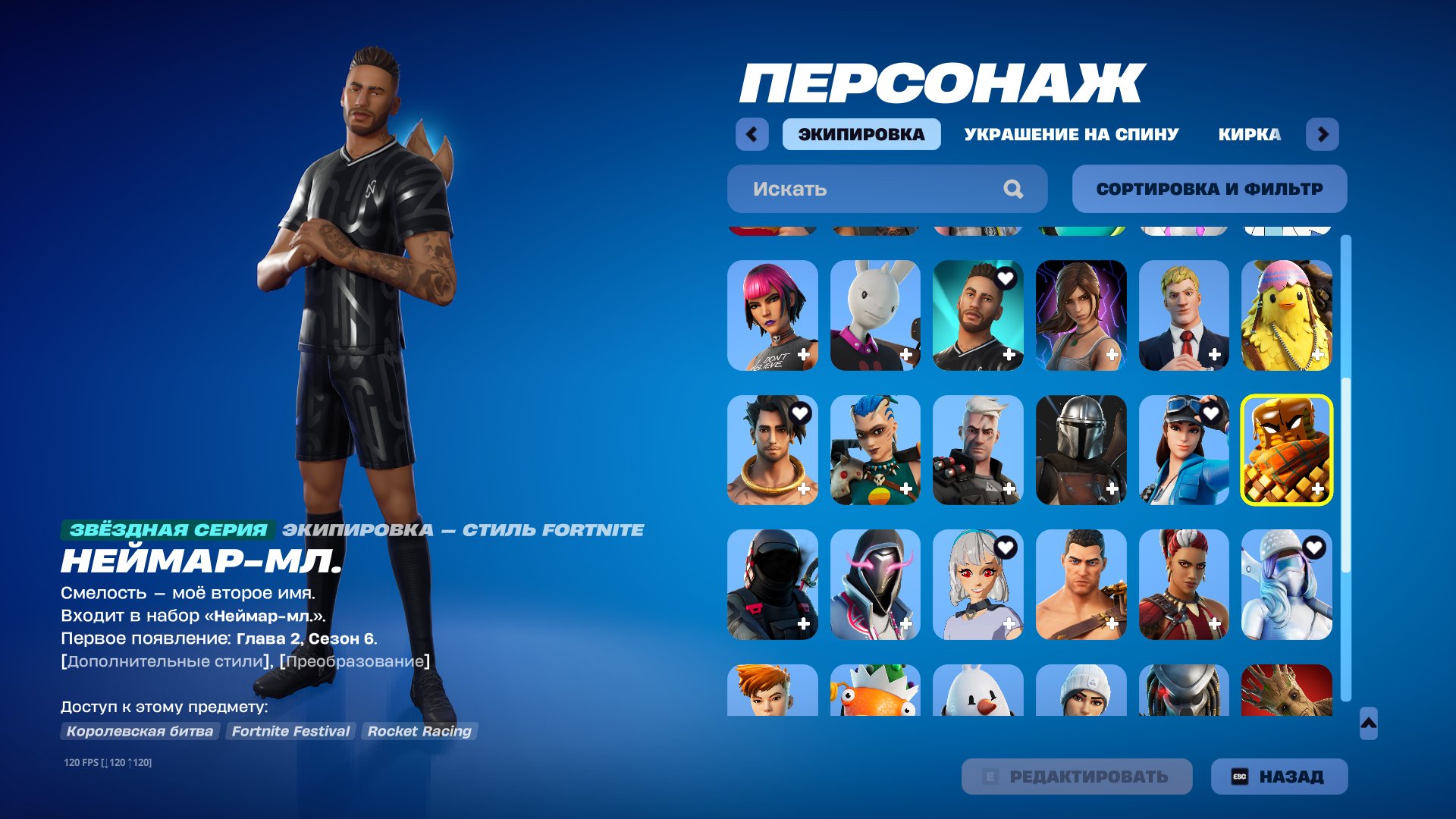Click the plus icon on the rabbit skin

[906, 353]
